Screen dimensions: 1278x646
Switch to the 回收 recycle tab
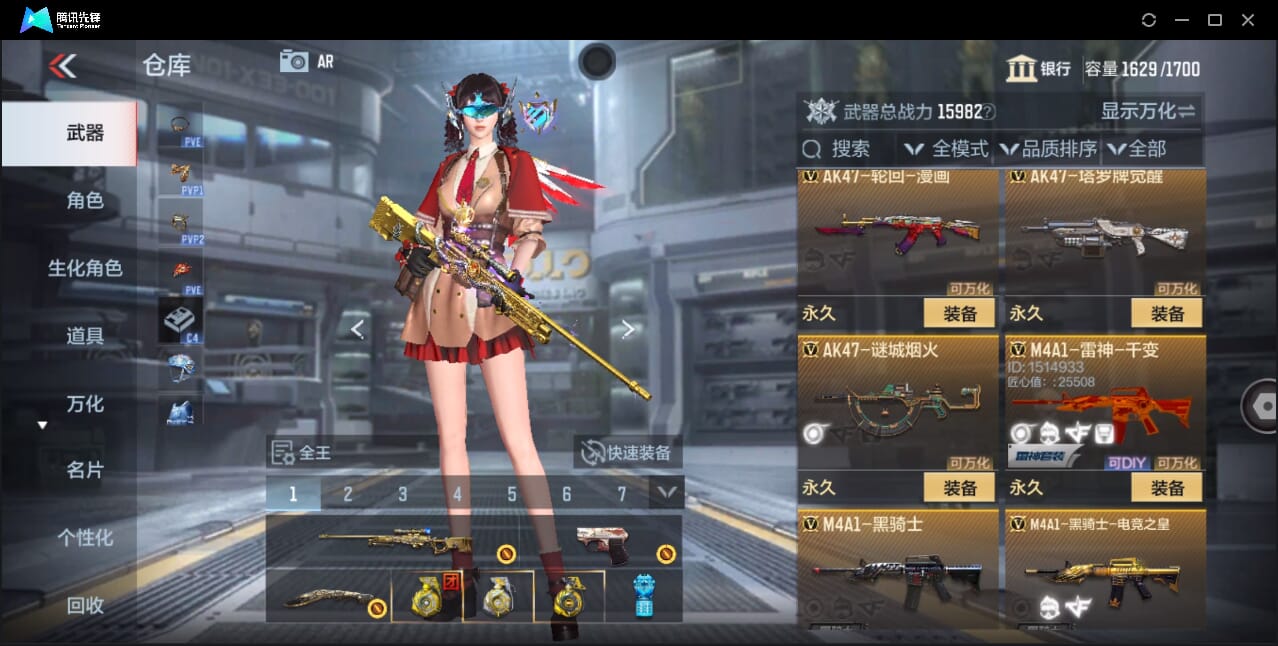coord(84,605)
